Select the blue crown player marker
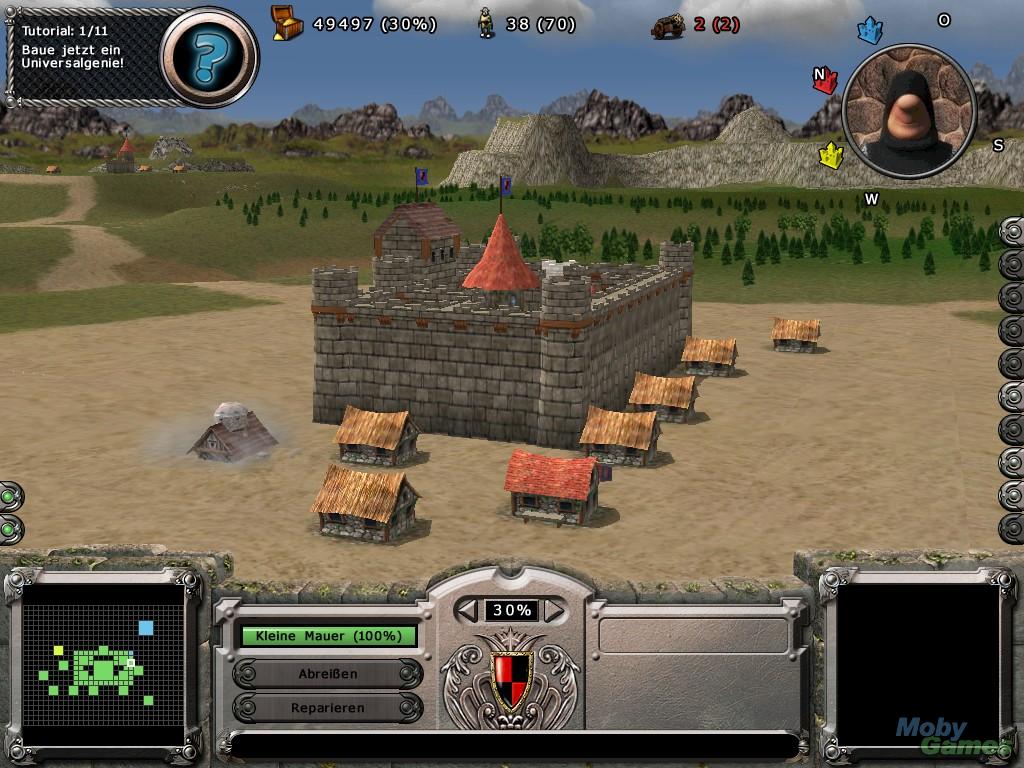 pyautogui.click(x=870, y=31)
